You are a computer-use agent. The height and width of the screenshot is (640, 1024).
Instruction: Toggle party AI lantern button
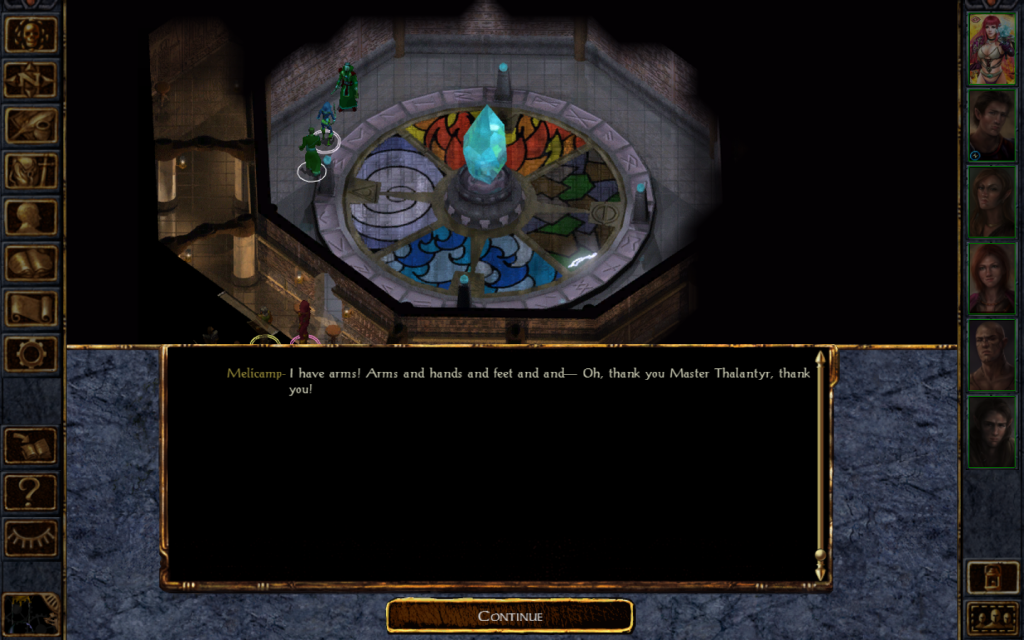pos(991,577)
